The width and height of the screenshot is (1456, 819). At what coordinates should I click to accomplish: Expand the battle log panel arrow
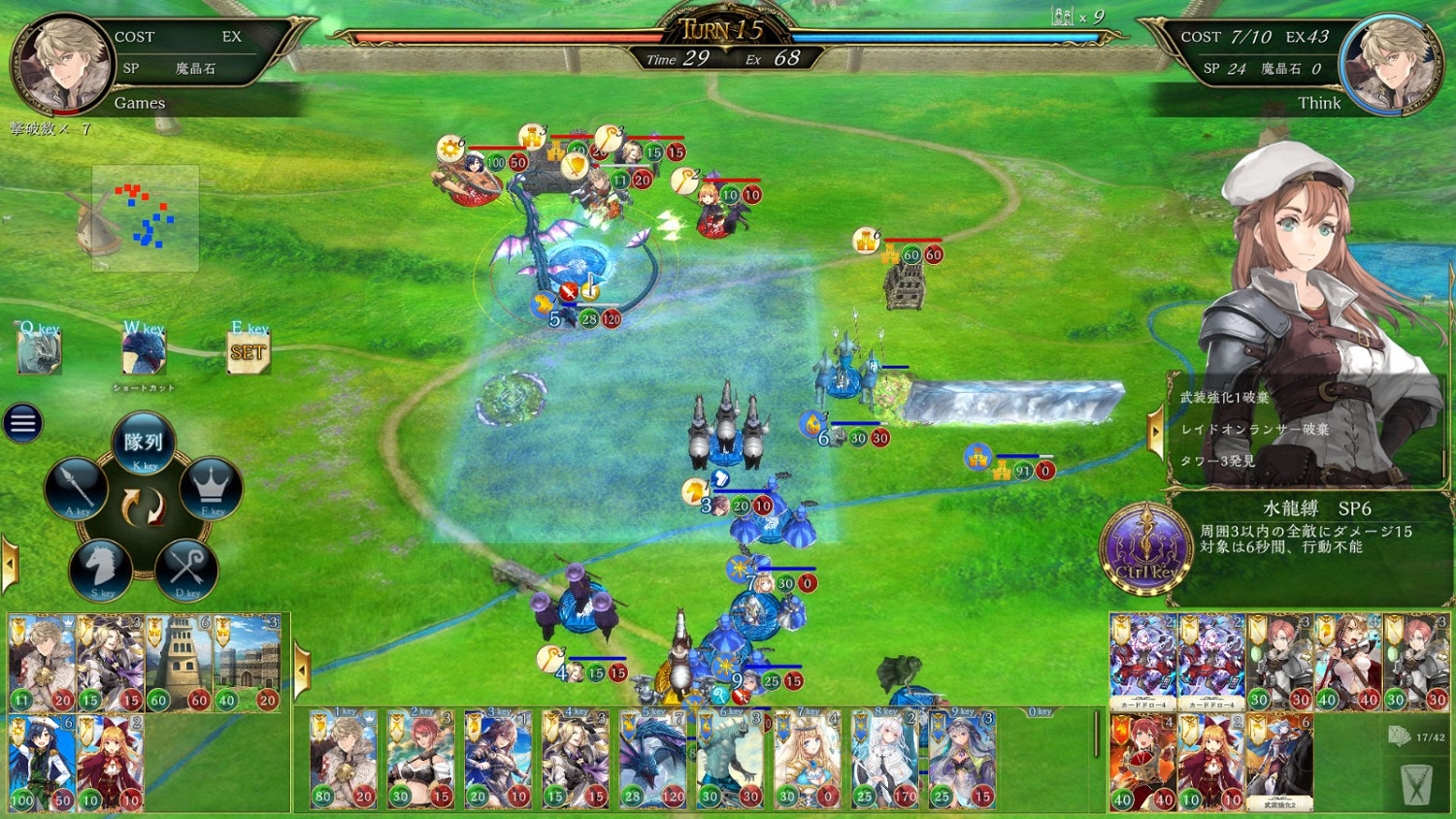1155,430
